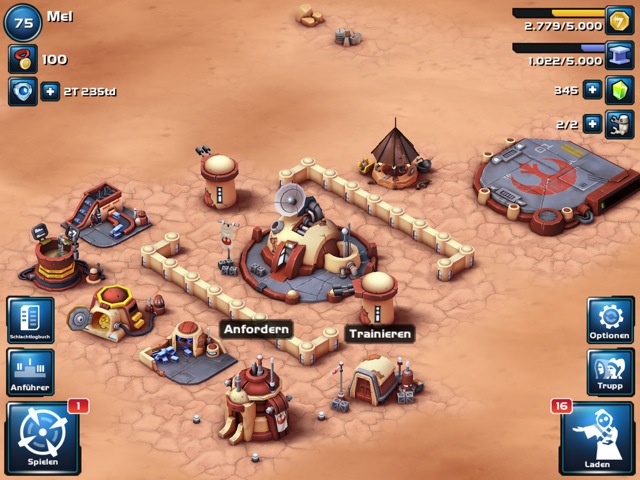
Task: Extend shield protection with plus button
Action: pyautogui.click(x=50, y=92)
